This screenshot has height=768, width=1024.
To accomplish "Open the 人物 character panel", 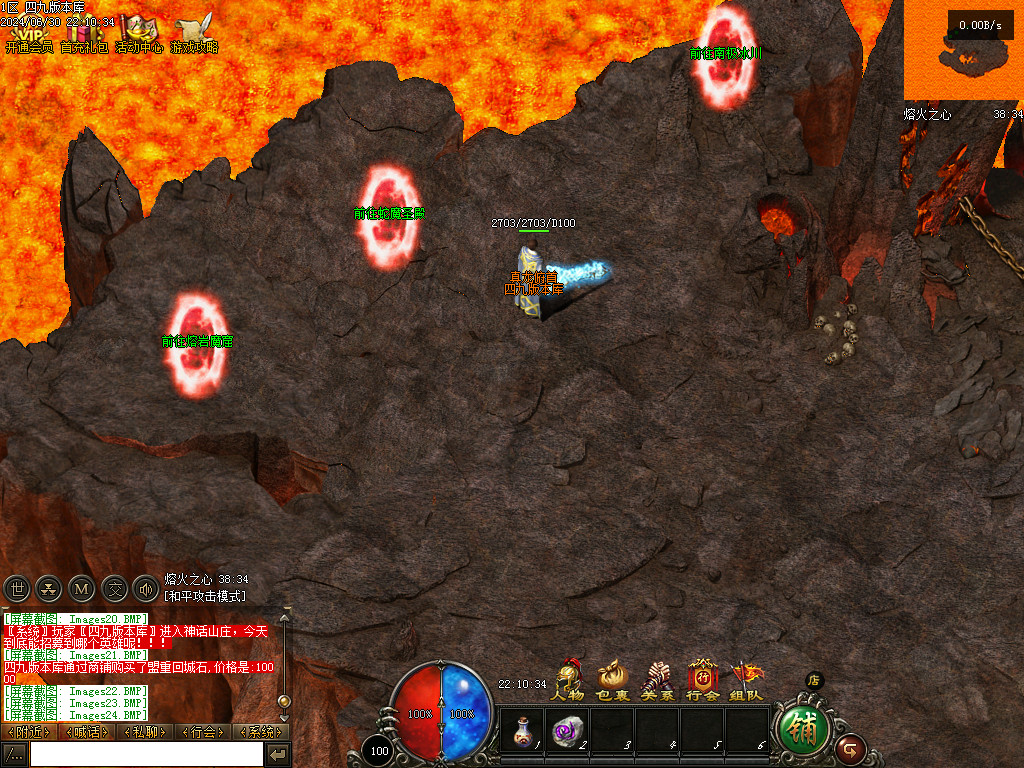I will (x=568, y=679).
